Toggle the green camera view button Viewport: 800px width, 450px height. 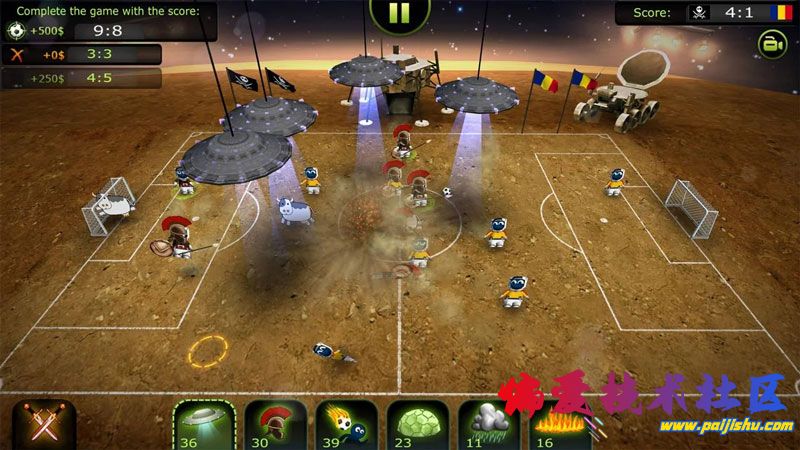pyautogui.click(x=771, y=43)
